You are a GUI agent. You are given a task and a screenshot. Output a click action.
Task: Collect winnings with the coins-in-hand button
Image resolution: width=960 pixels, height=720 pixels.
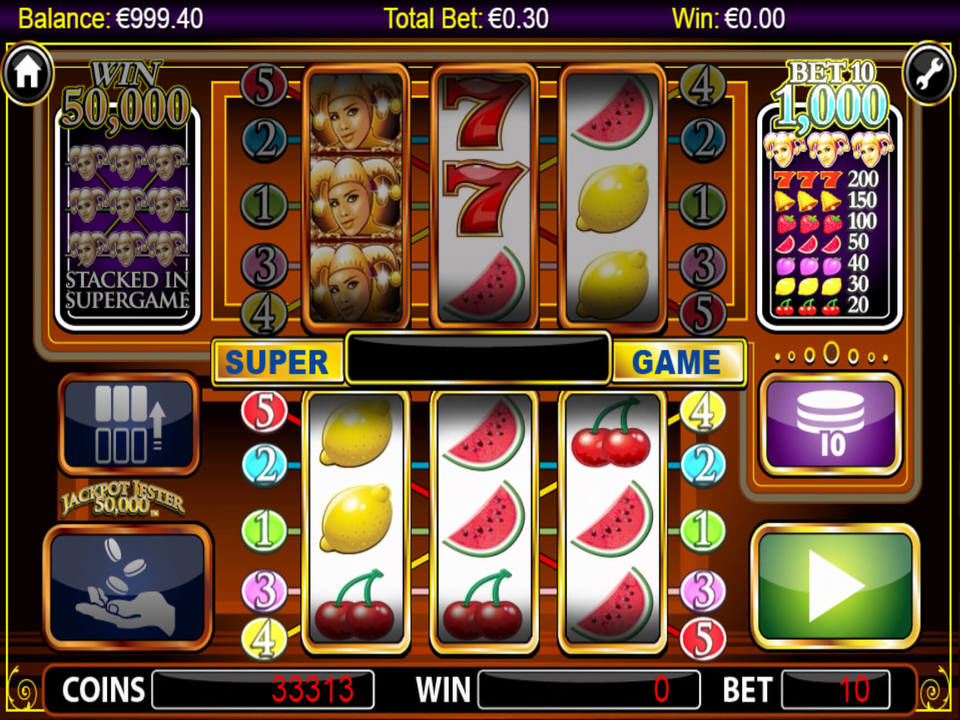click(127, 587)
